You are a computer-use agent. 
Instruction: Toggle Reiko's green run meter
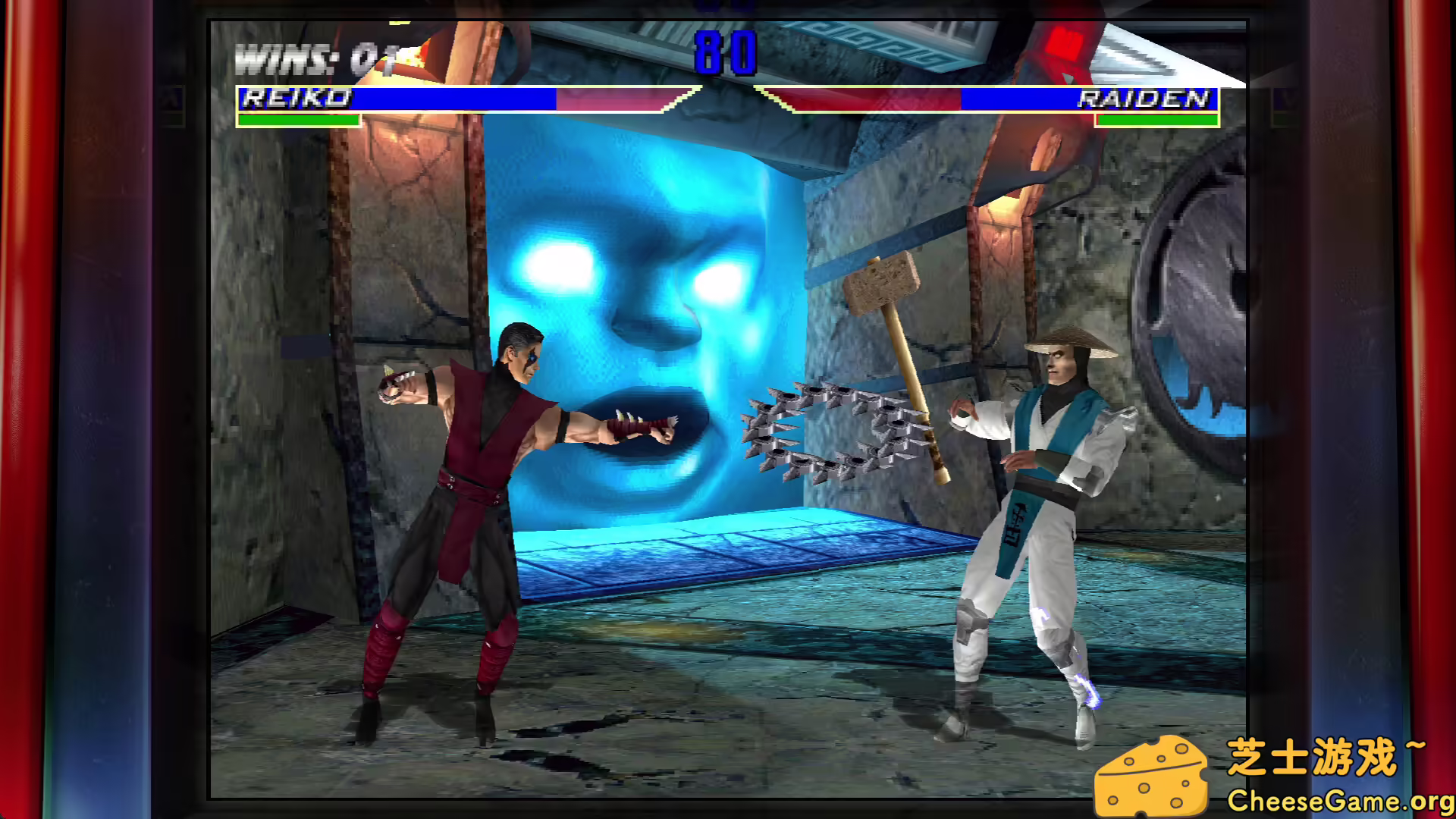[298, 119]
